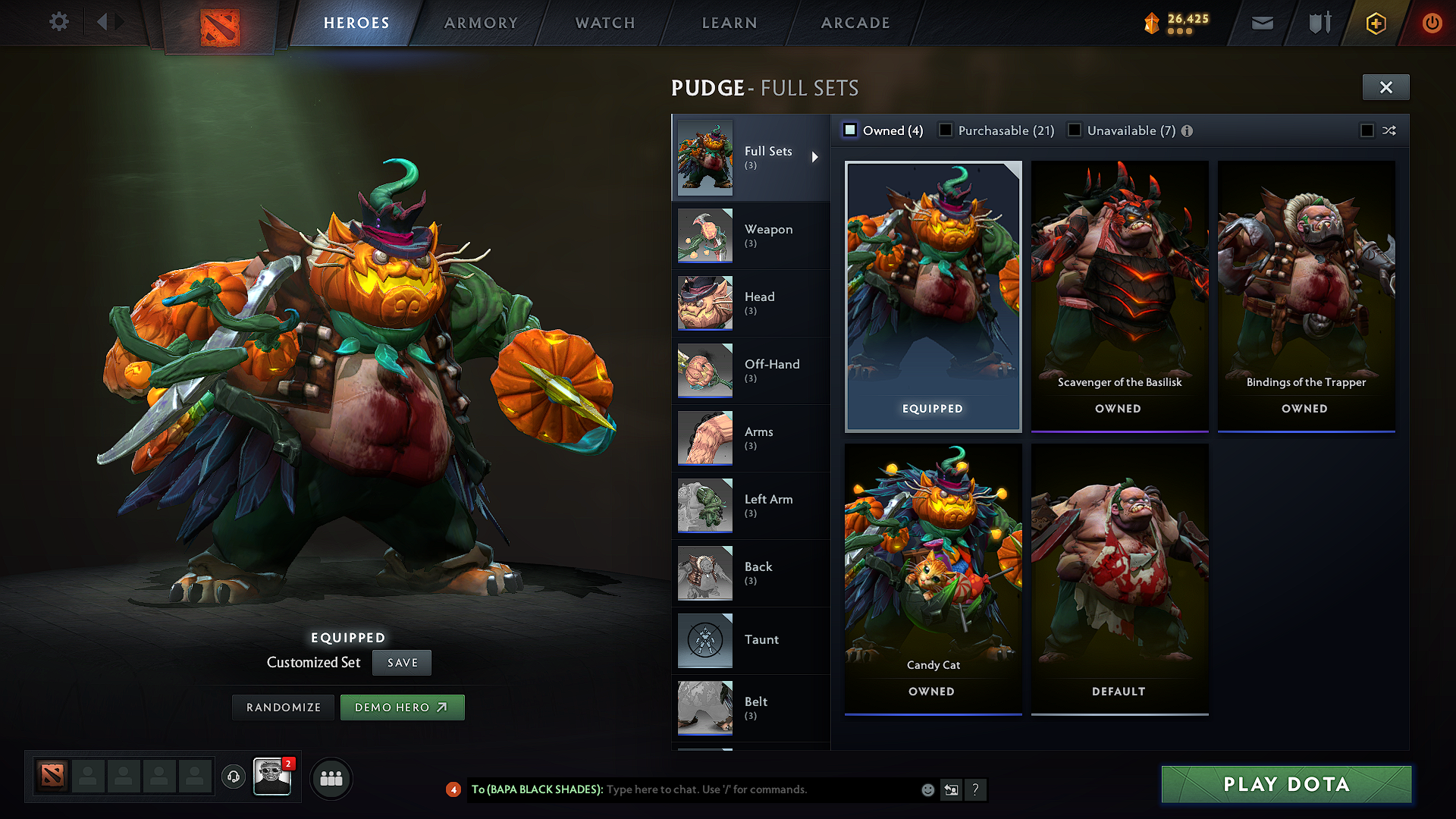The image size is (1456, 819).
Task: Open the mail notifications icon
Action: pos(1262,23)
